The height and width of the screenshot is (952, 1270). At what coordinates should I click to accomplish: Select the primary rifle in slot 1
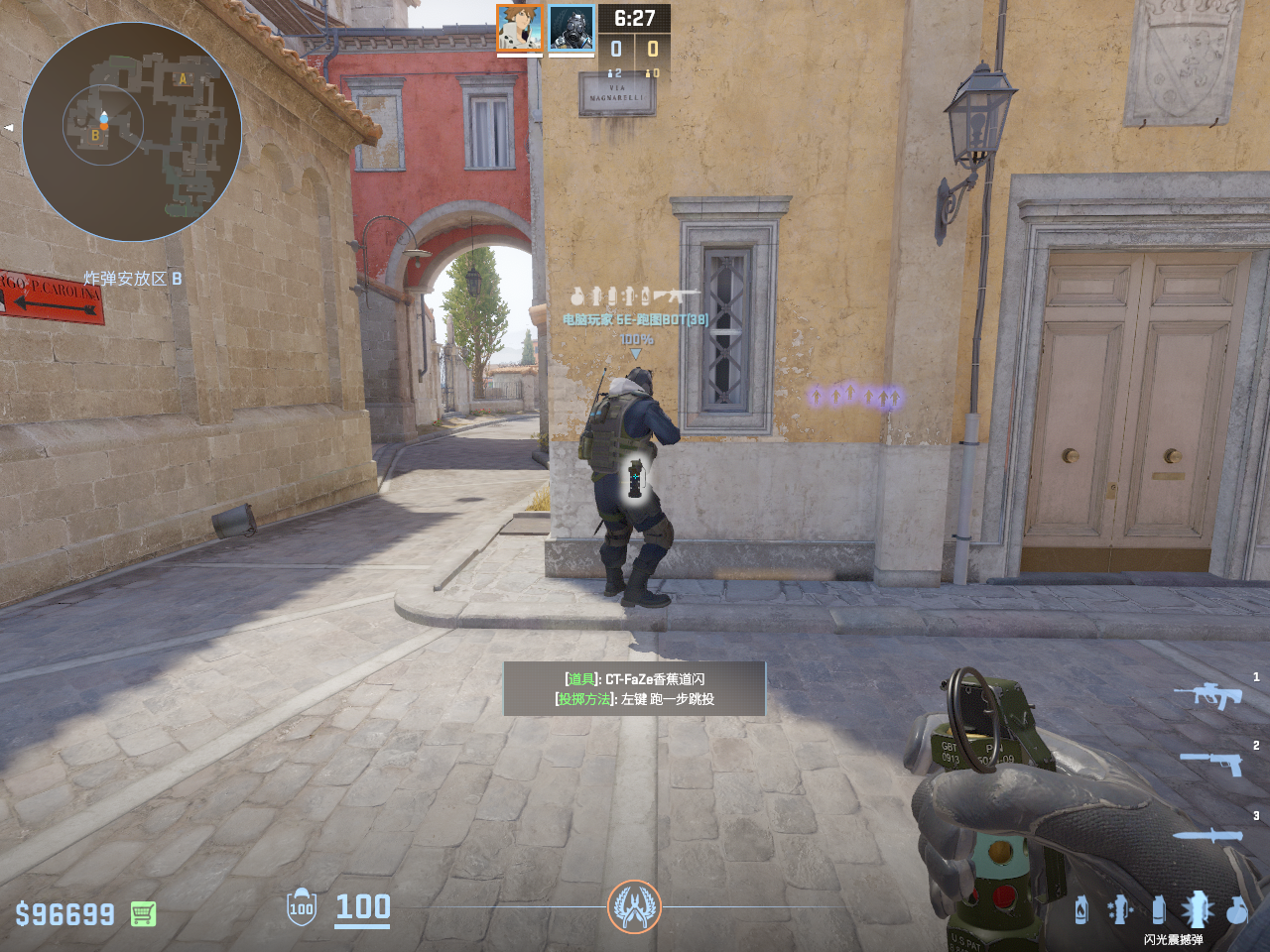point(1207,695)
